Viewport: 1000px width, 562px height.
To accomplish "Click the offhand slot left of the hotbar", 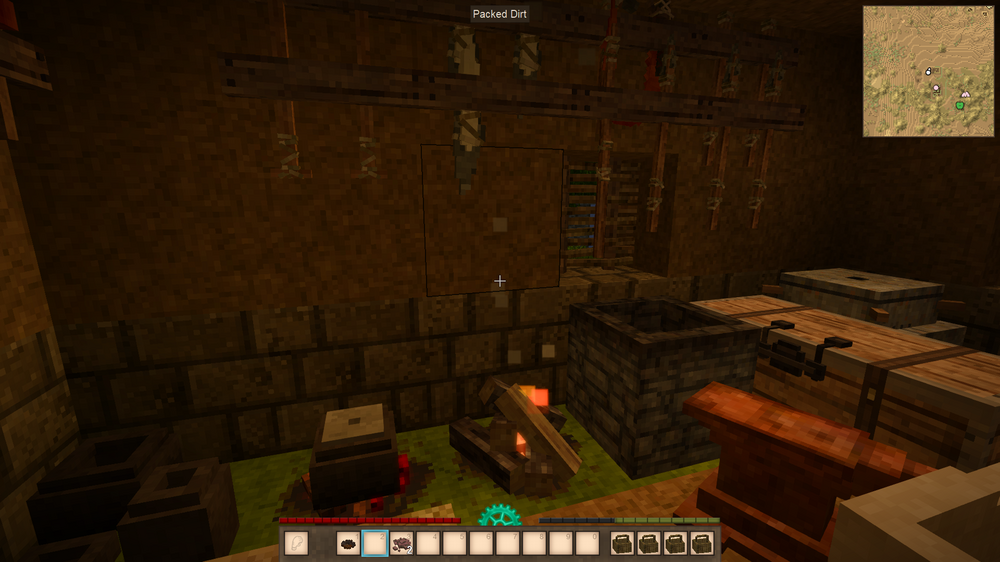I will [298, 544].
